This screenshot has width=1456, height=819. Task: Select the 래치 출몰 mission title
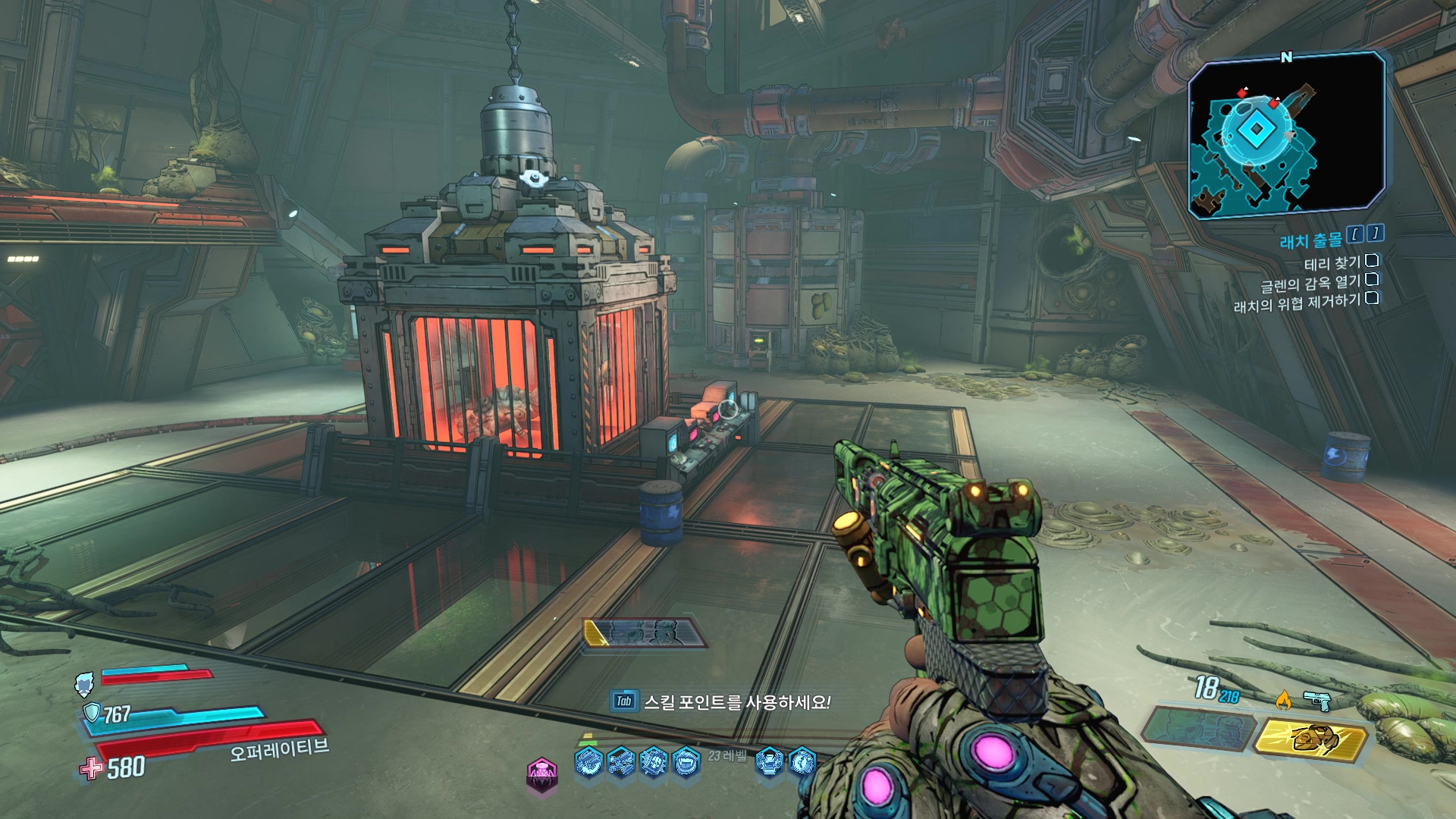[1310, 241]
